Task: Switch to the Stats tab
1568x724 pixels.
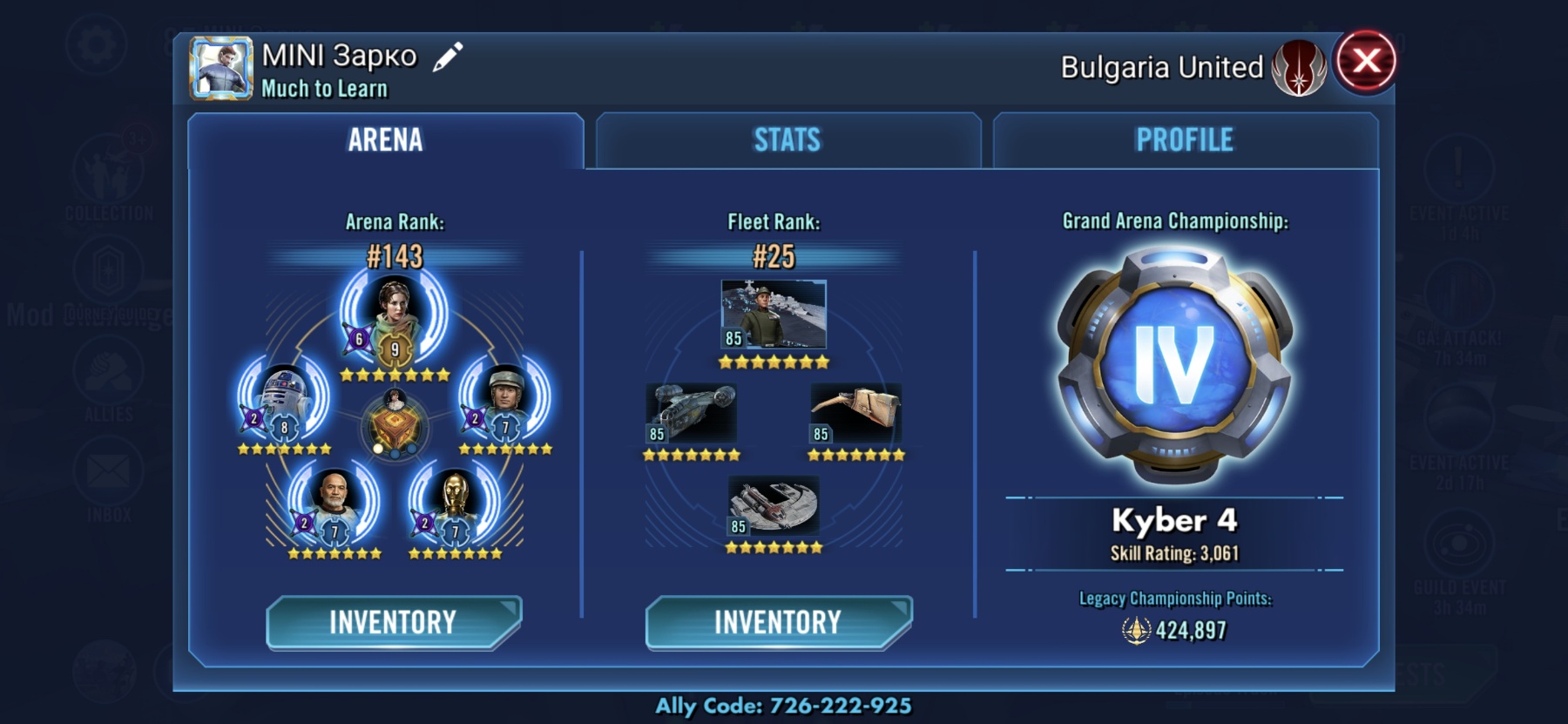Action: 787,140
